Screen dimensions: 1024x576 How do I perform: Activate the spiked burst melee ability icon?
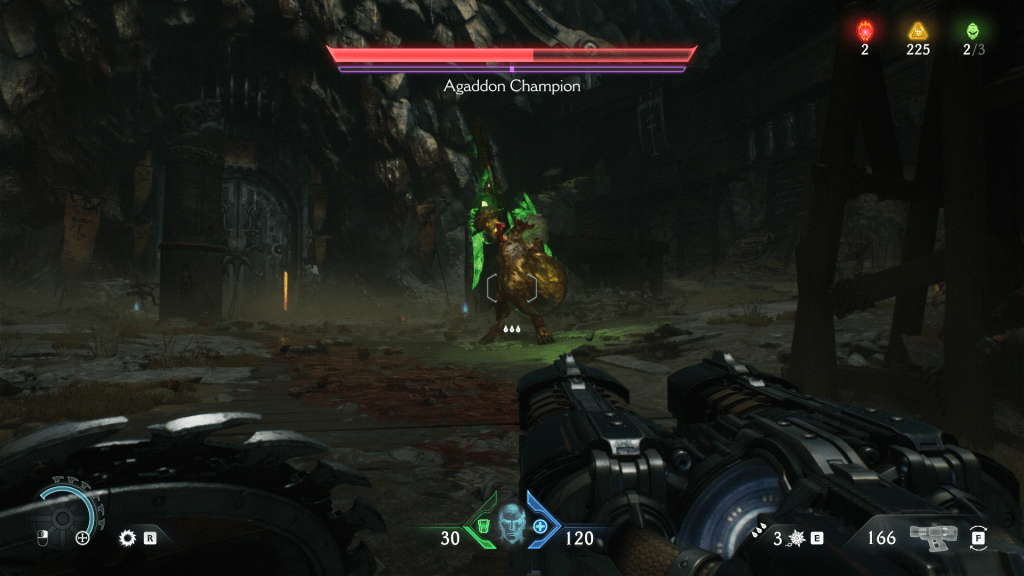coord(794,538)
